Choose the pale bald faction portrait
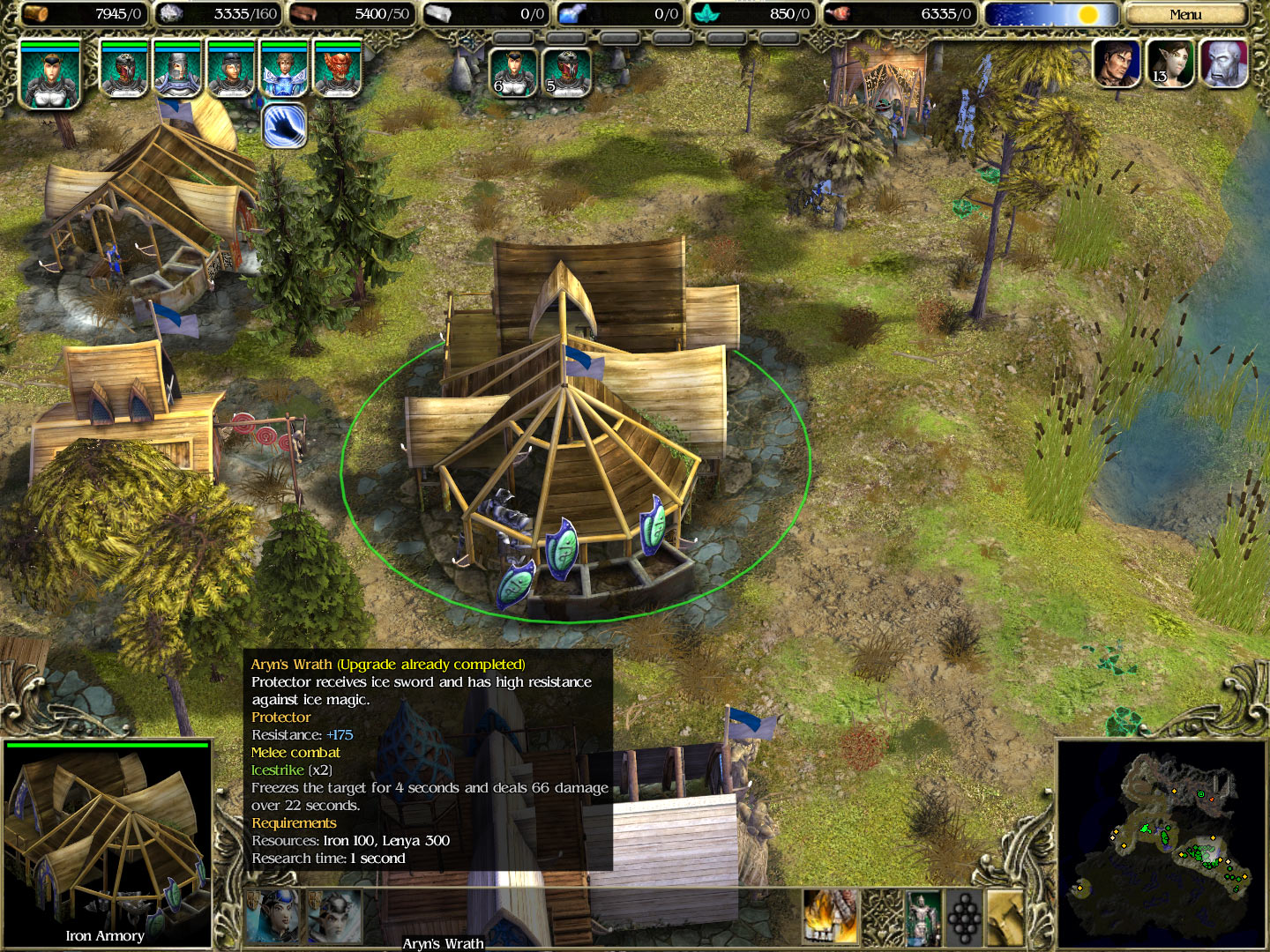The image size is (1270, 952). click(x=1223, y=63)
